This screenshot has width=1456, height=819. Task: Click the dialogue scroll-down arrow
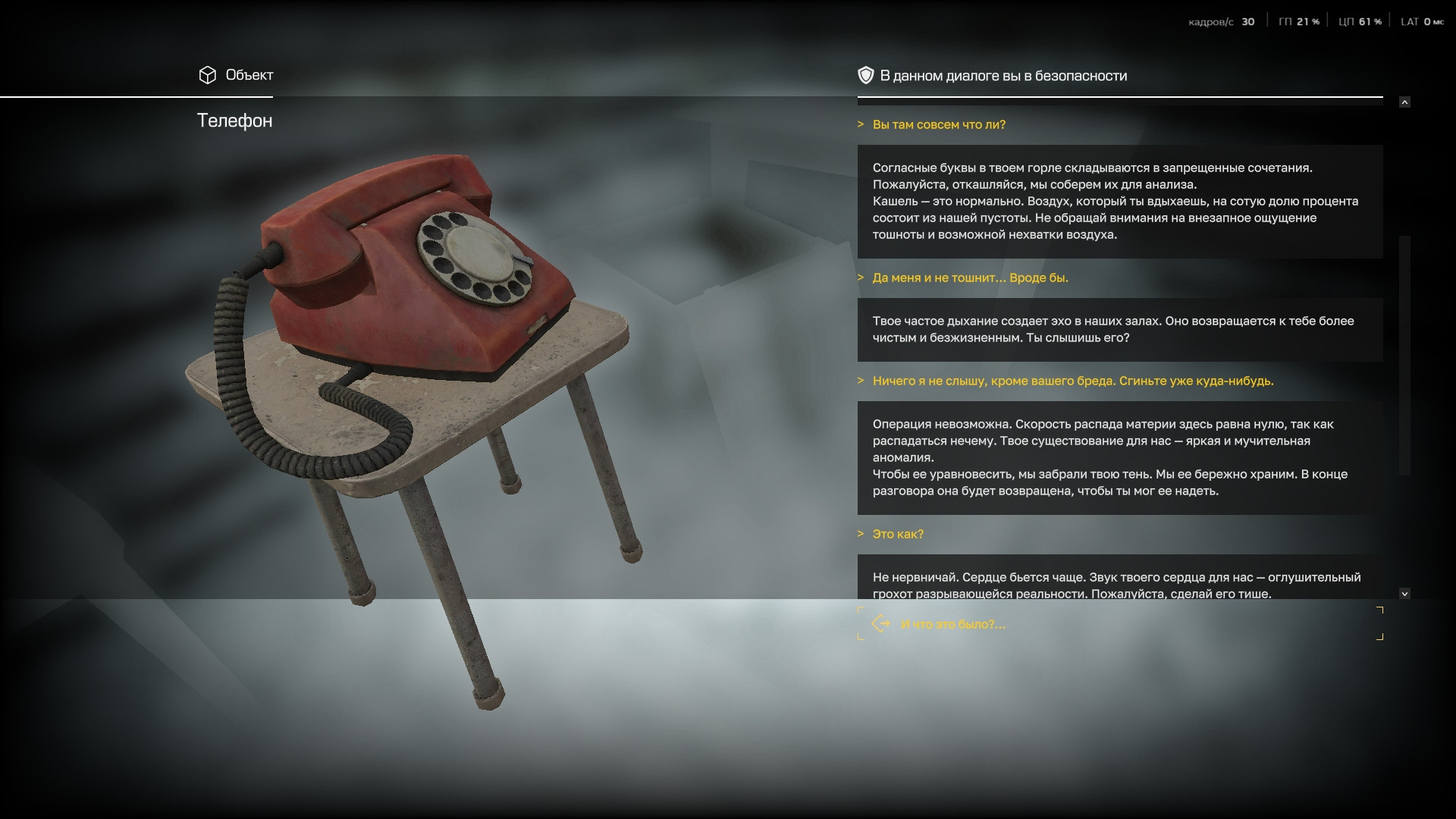pyautogui.click(x=1404, y=594)
